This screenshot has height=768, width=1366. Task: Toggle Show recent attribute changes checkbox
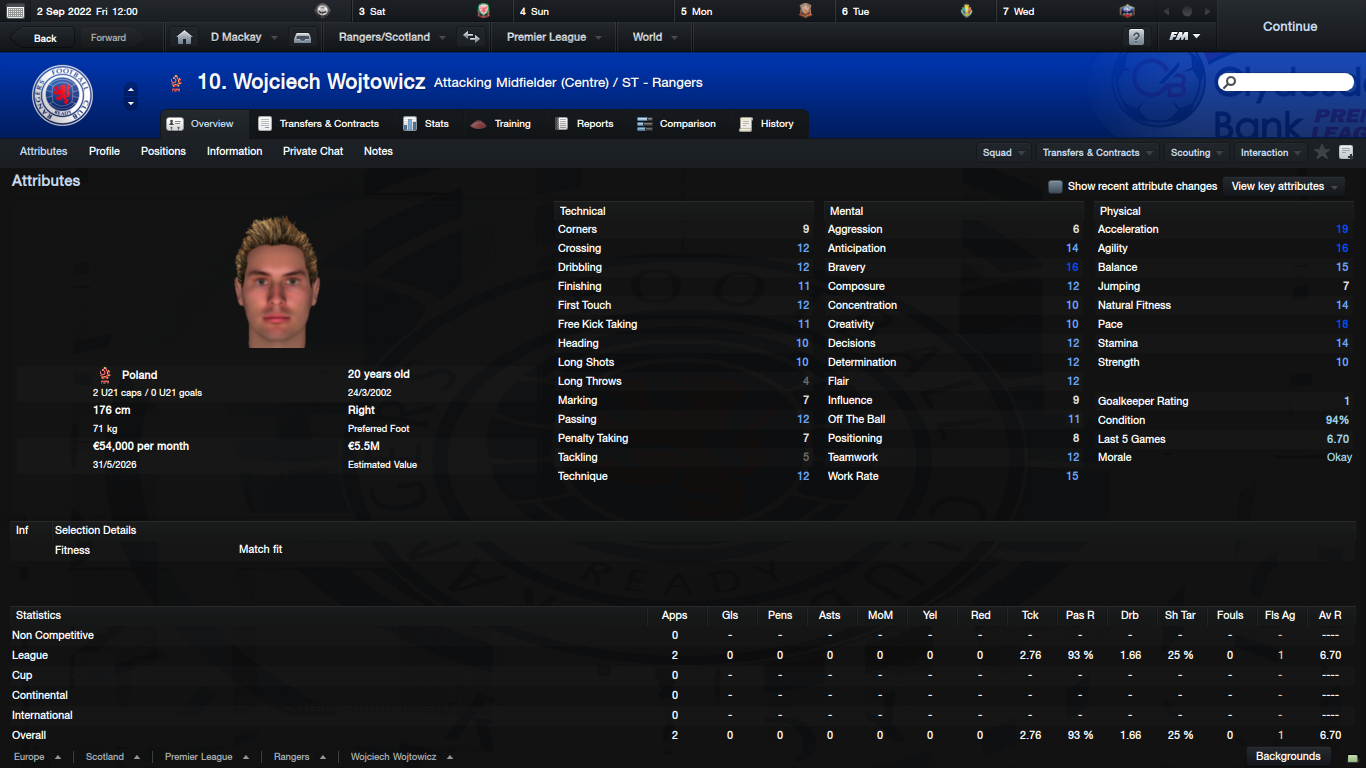pyautogui.click(x=1055, y=187)
